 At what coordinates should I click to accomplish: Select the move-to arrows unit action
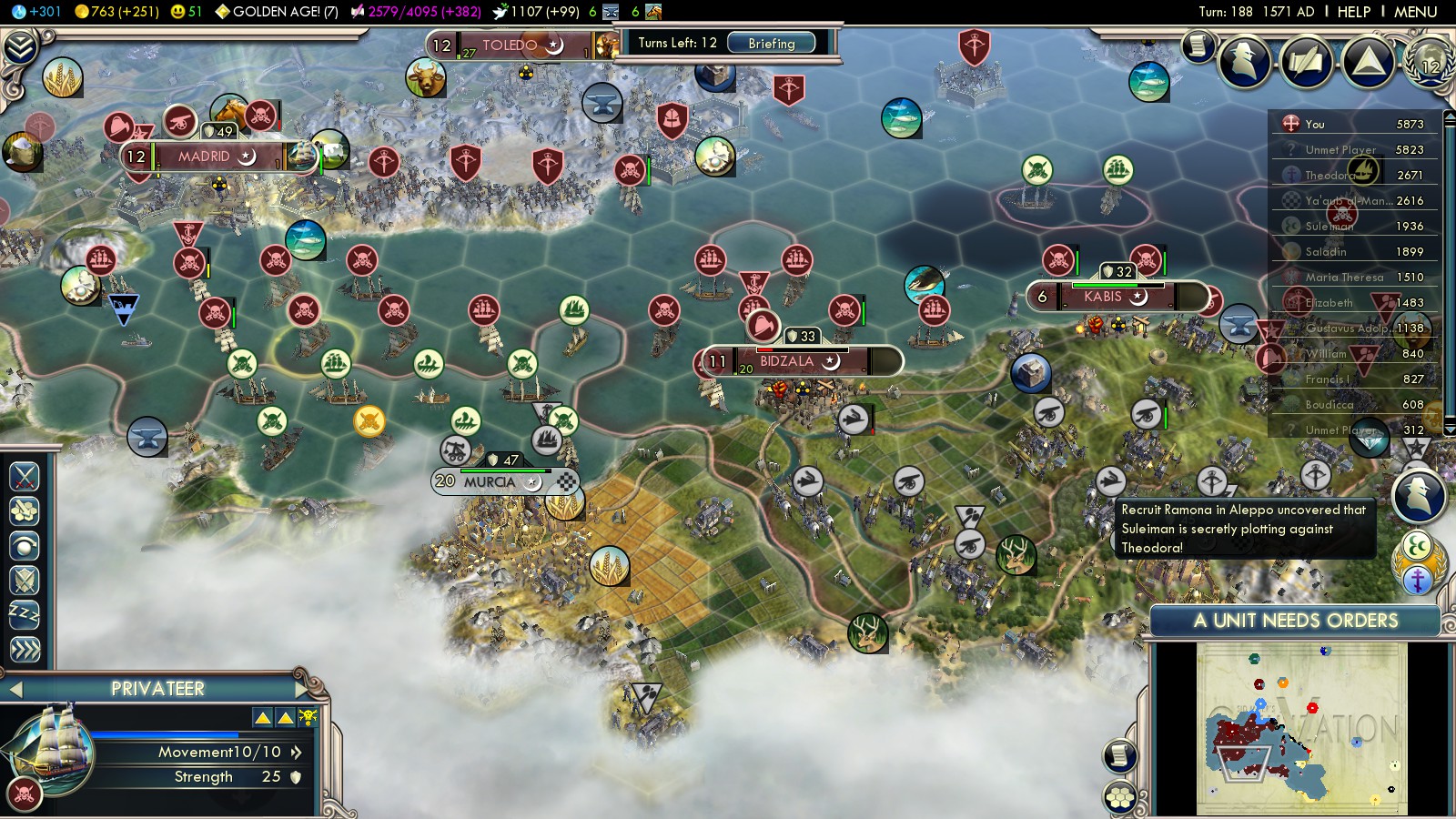[x=25, y=649]
